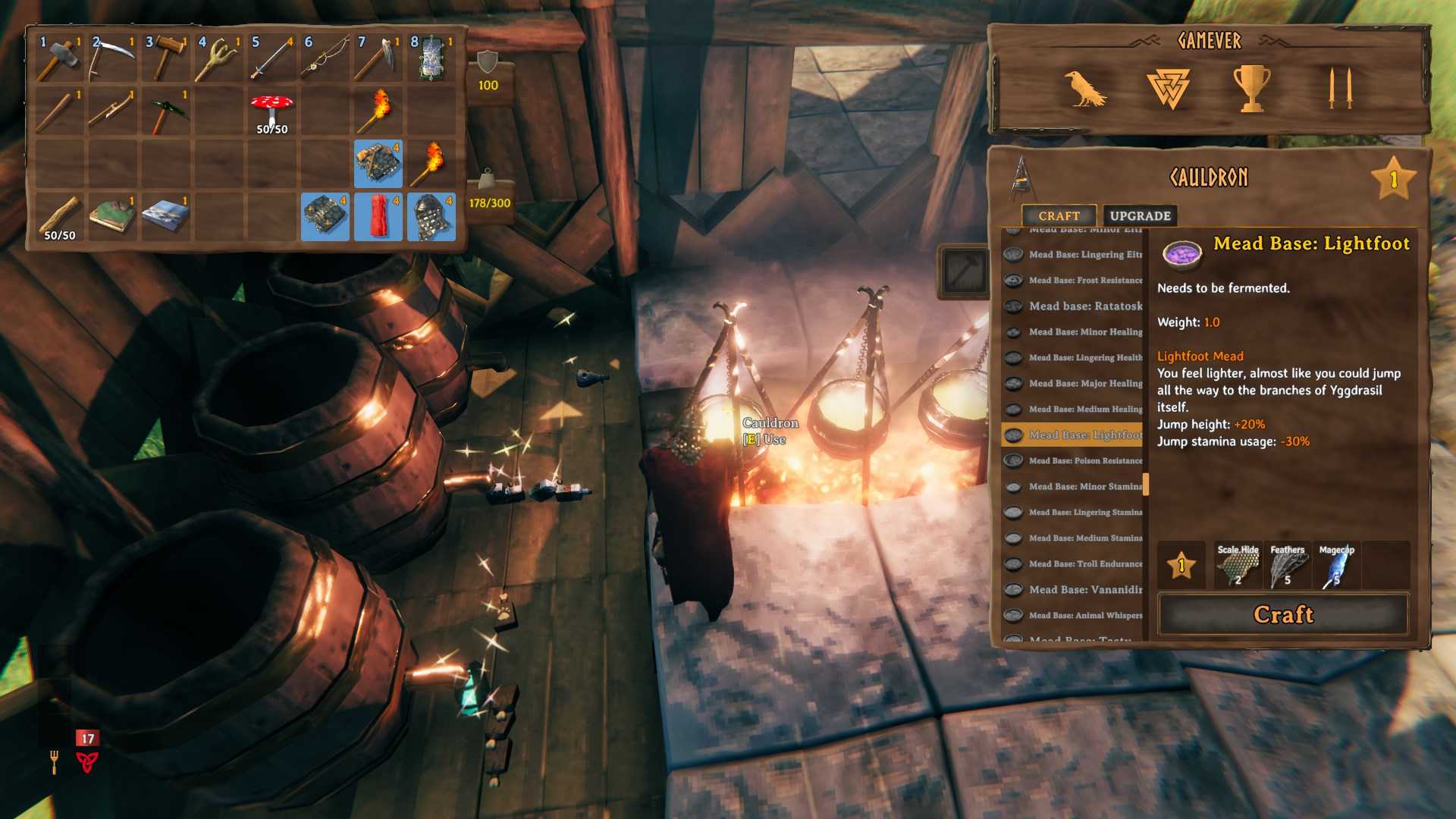Switch to the UPGRADE tab
The width and height of the screenshot is (1456, 819).
(x=1139, y=215)
